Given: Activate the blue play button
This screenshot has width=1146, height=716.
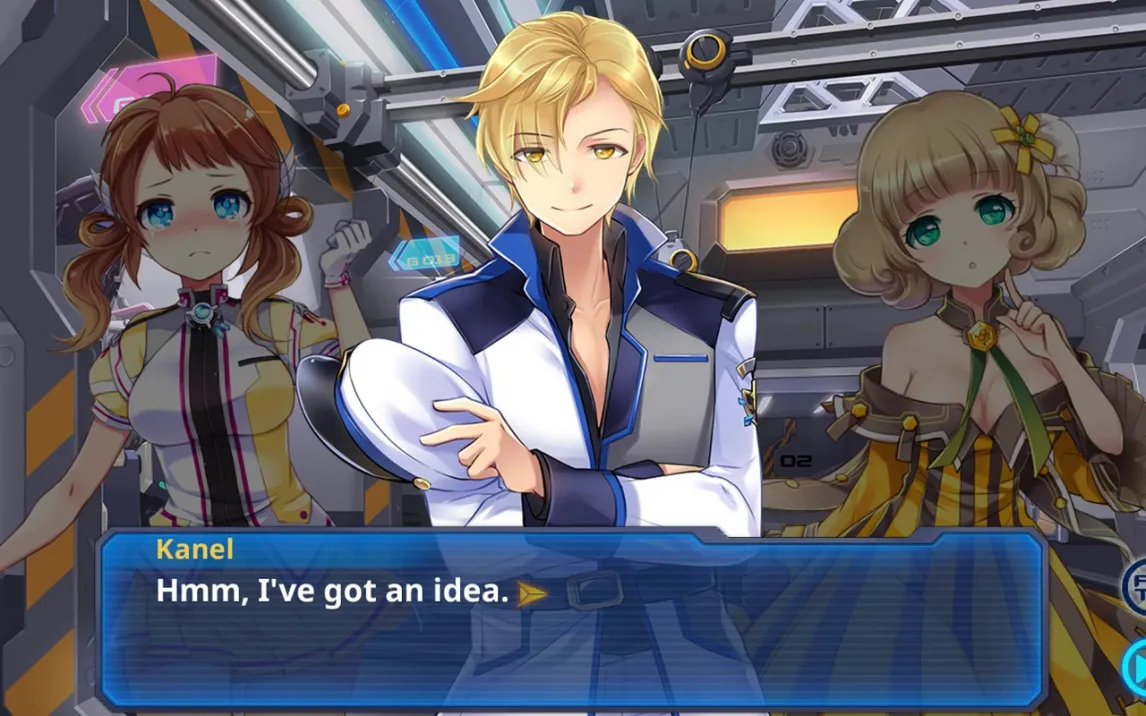Looking at the screenshot, I should pos(1135,664).
